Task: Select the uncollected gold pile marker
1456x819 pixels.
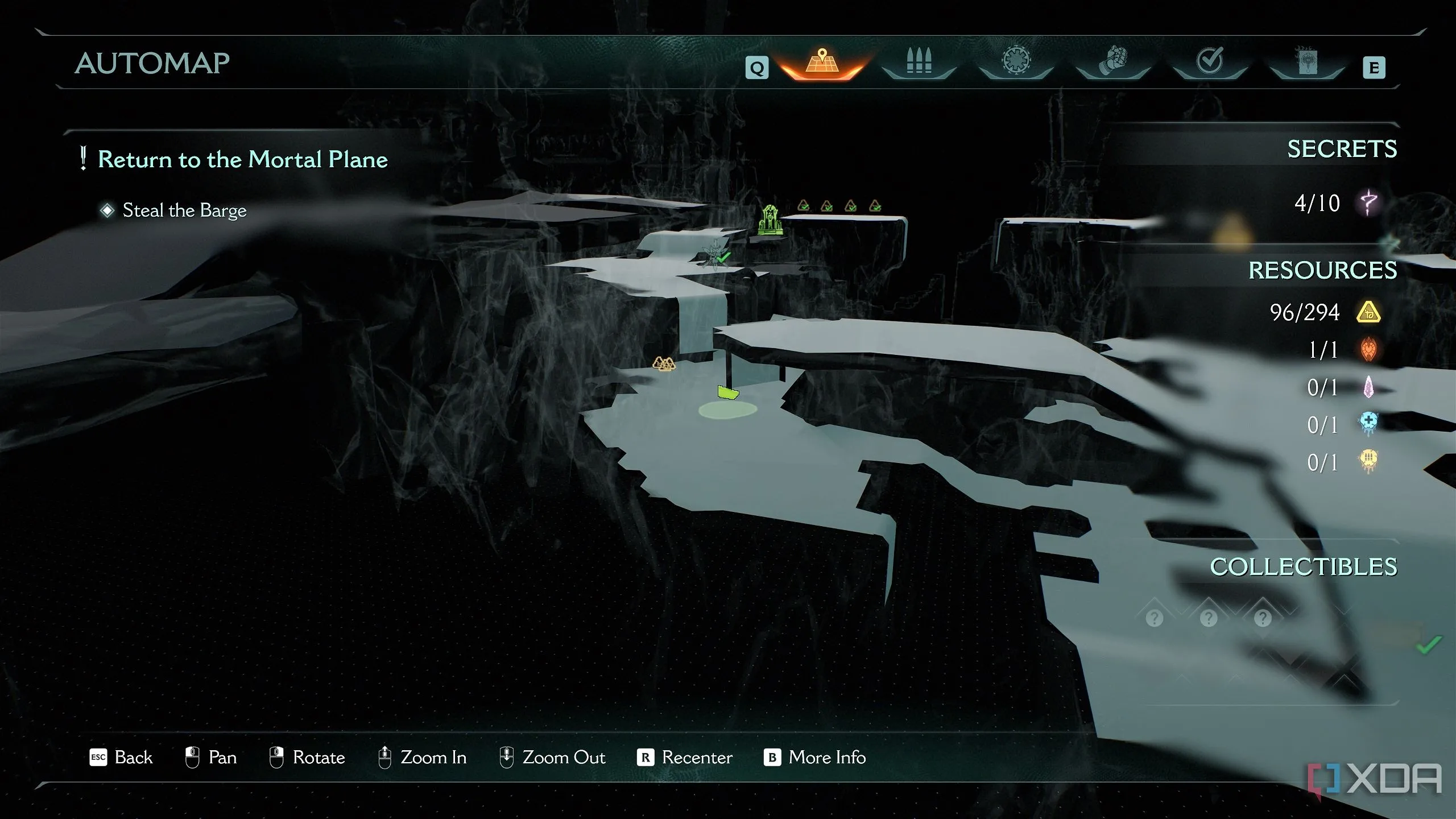Action: 663,363
